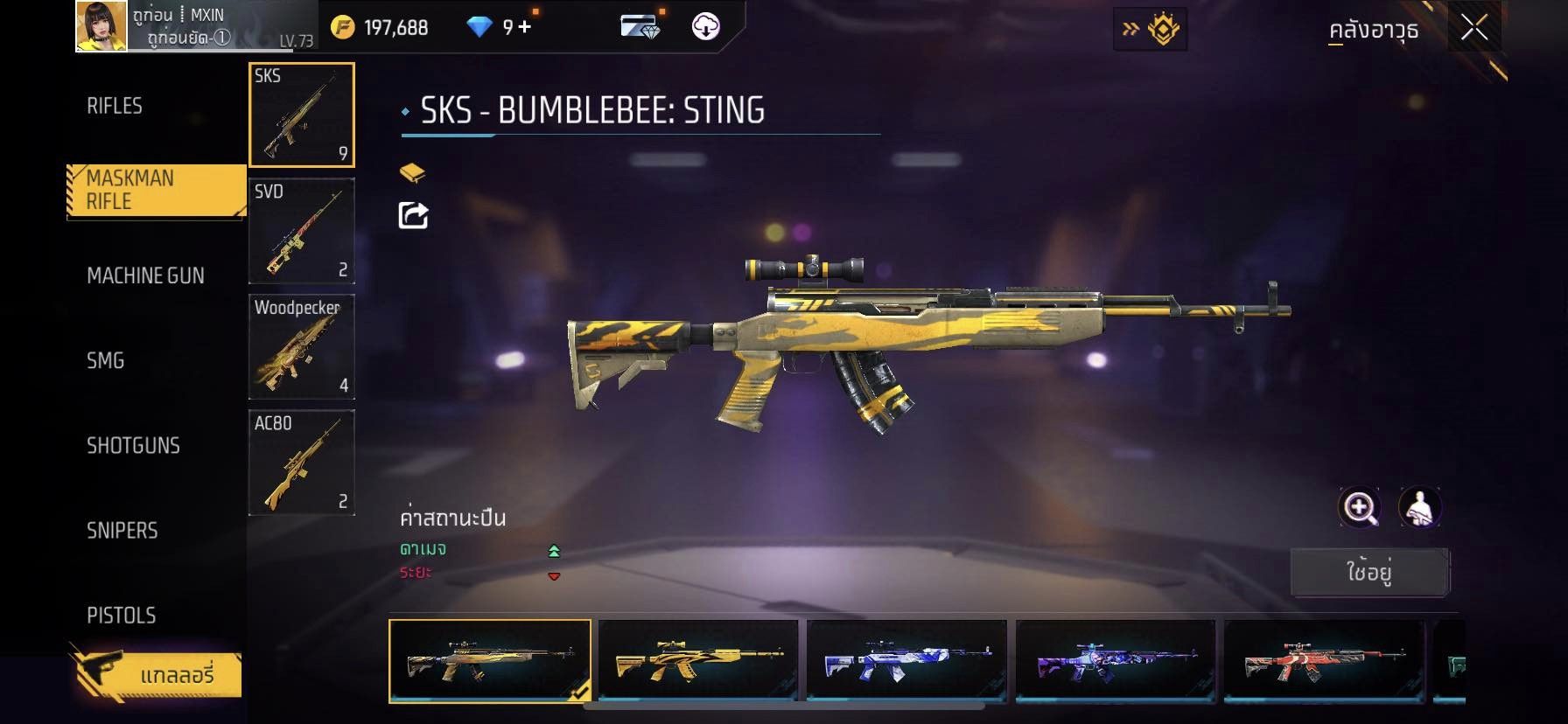The width and height of the screenshot is (1568, 724).
Task: Show the SHOTGUNS category
Action: [x=133, y=445]
